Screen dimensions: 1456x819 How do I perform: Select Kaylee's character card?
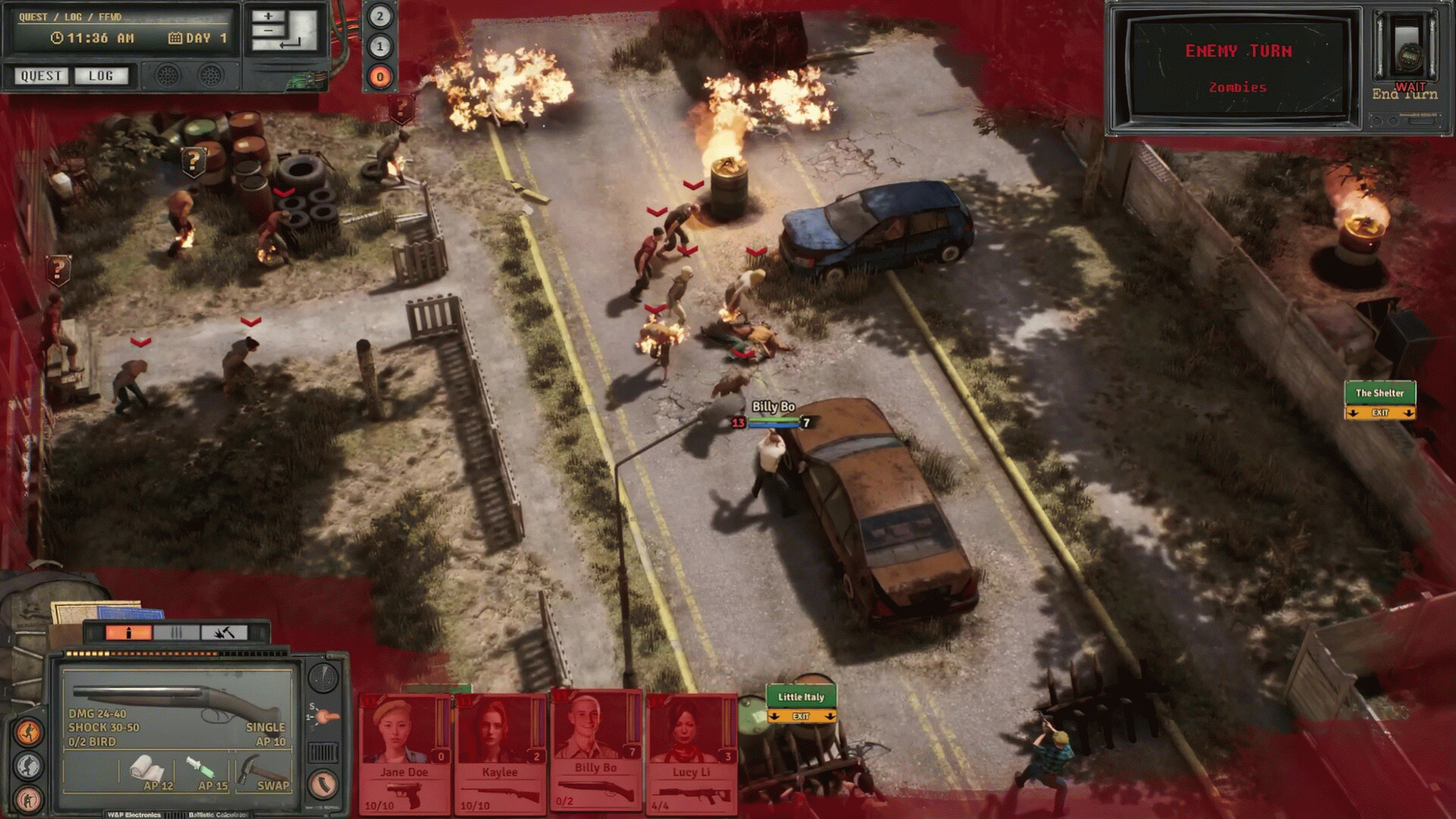click(499, 750)
